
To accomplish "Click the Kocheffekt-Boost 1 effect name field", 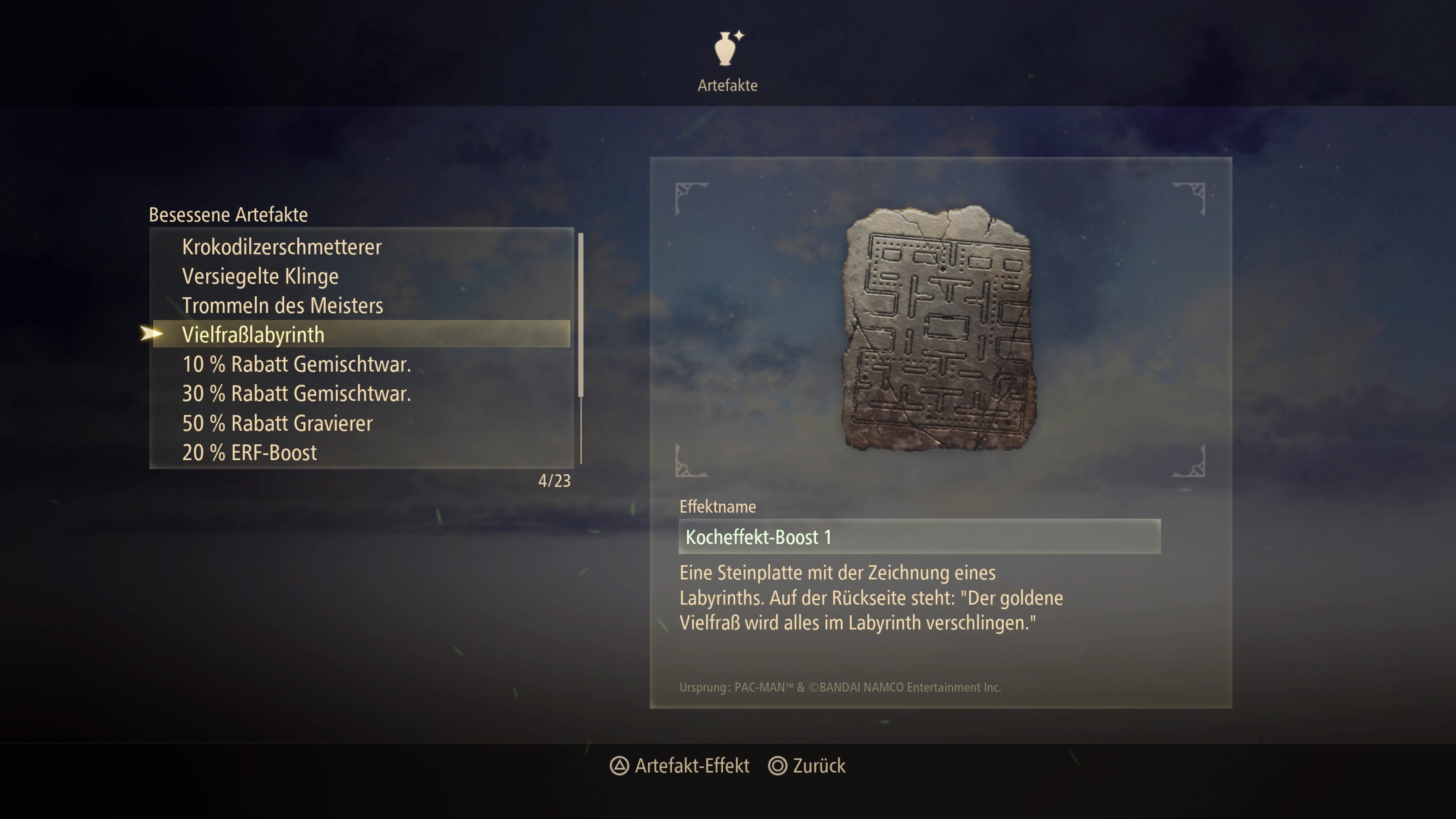I will (919, 537).
